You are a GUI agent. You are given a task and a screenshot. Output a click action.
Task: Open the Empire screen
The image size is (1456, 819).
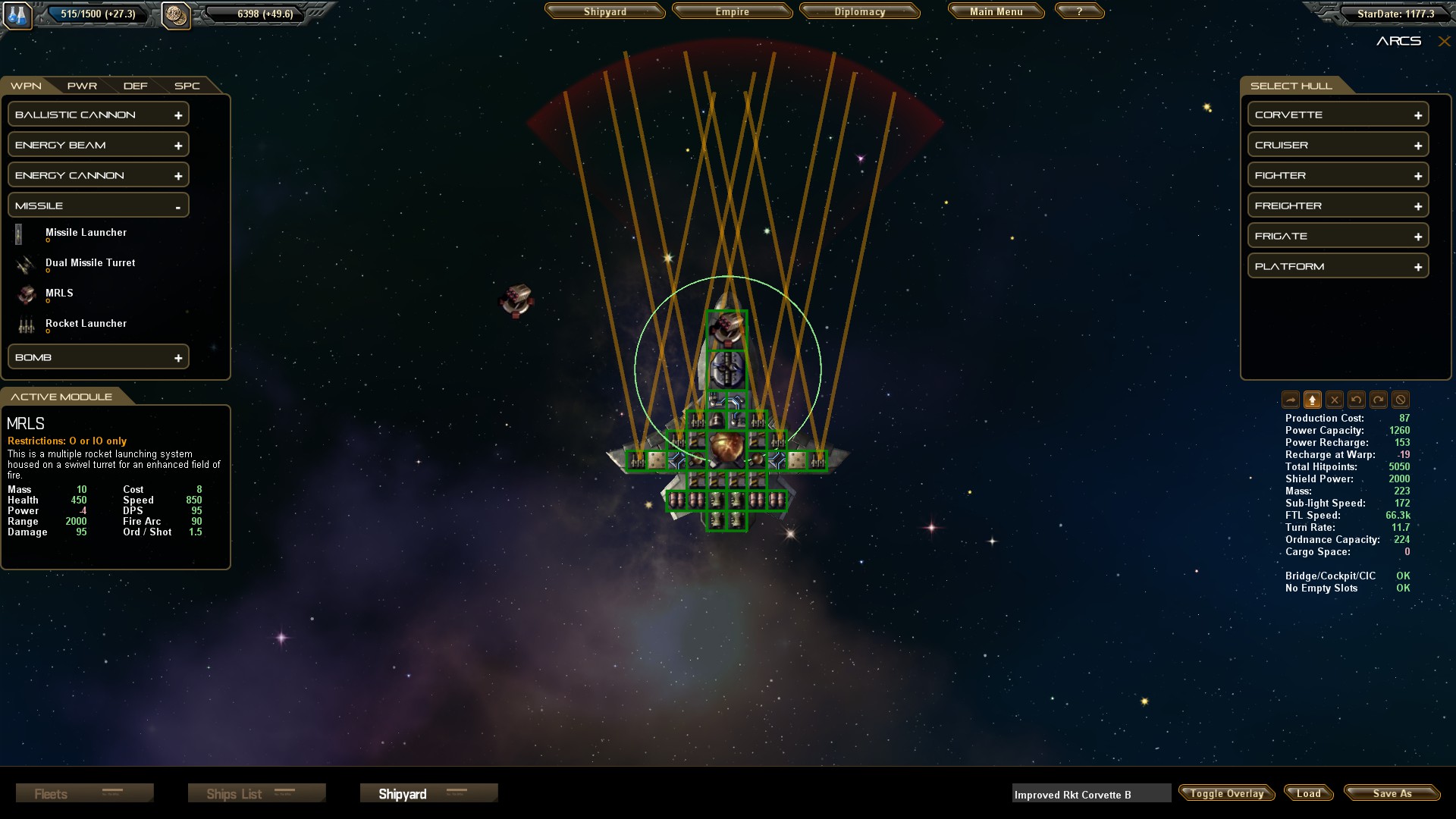[732, 12]
